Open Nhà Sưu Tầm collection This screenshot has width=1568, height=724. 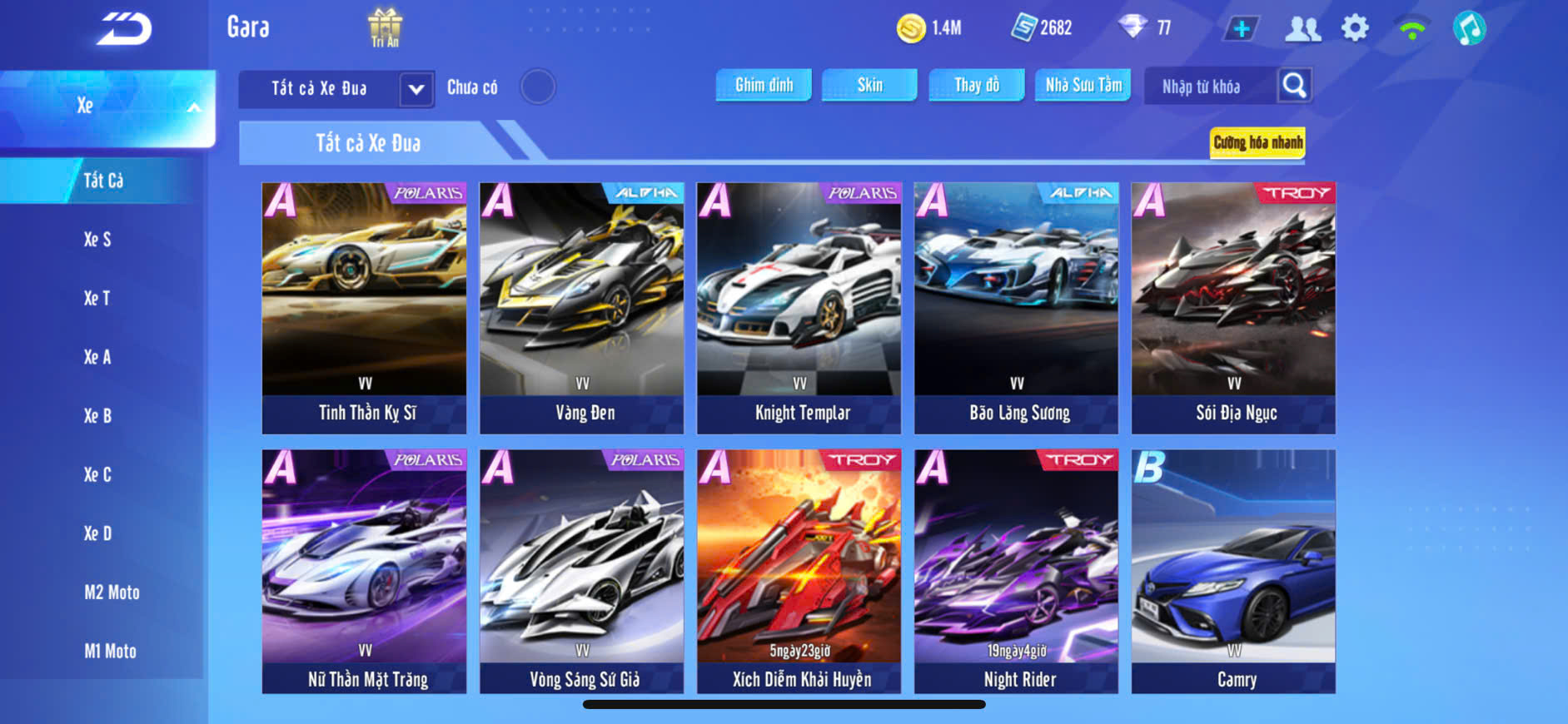[x=1083, y=85]
